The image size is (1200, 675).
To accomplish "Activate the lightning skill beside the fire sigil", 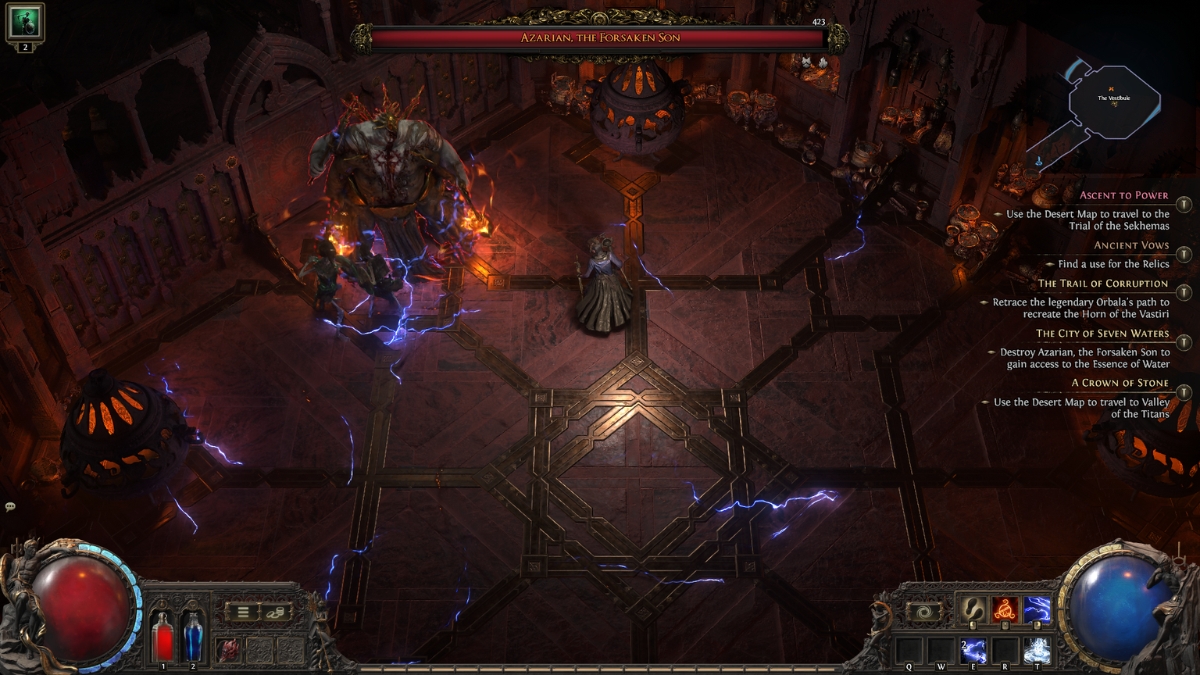I will click(1036, 609).
